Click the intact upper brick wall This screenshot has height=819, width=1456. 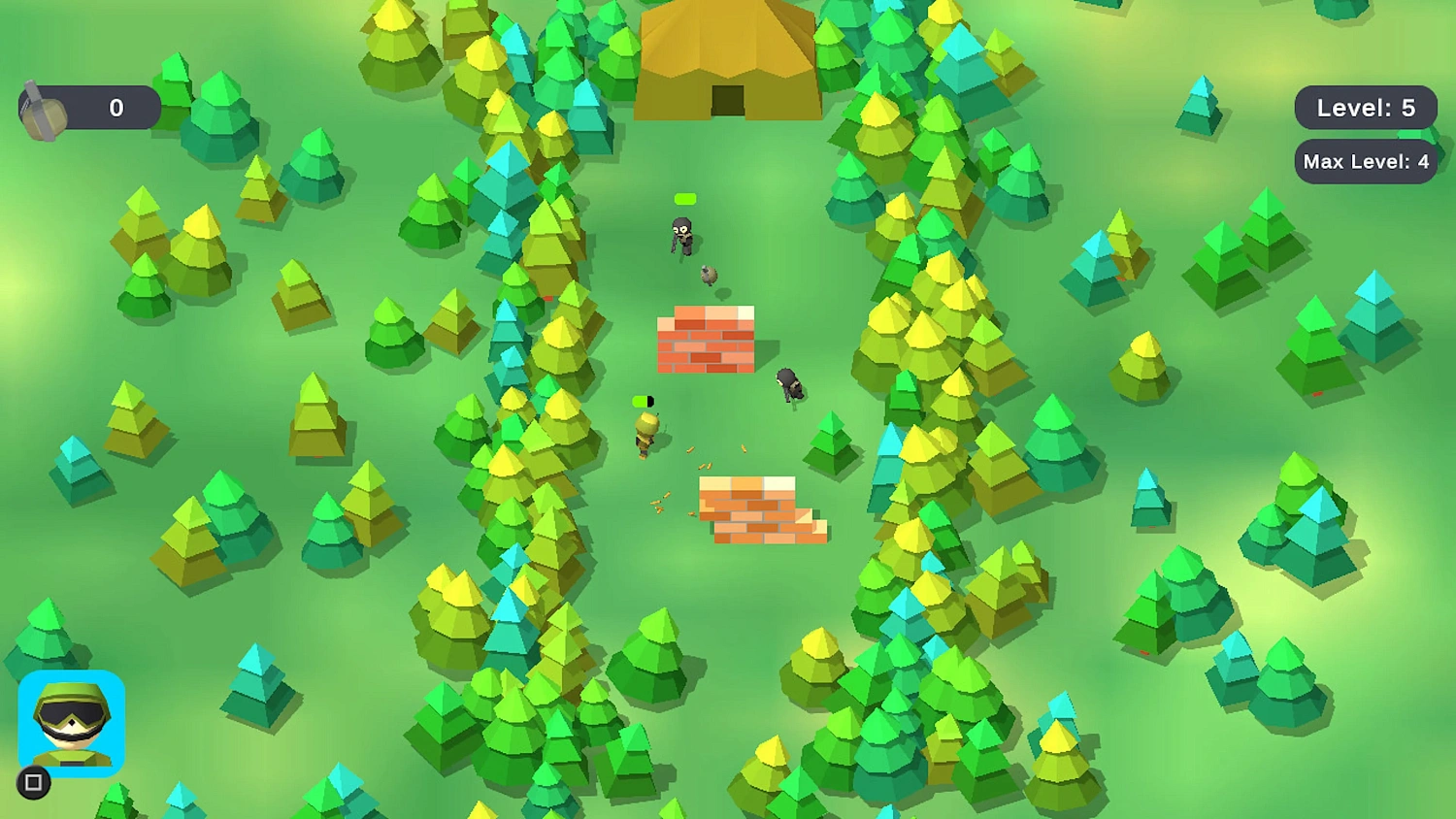tap(707, 342)
